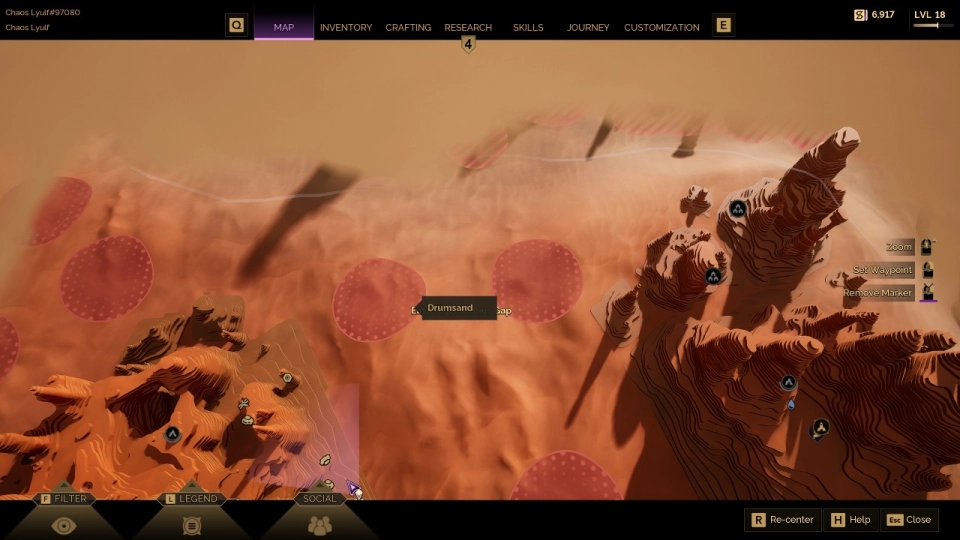Select the Map tab
Screen dimensions: 960x540
(x=284, y=27)
